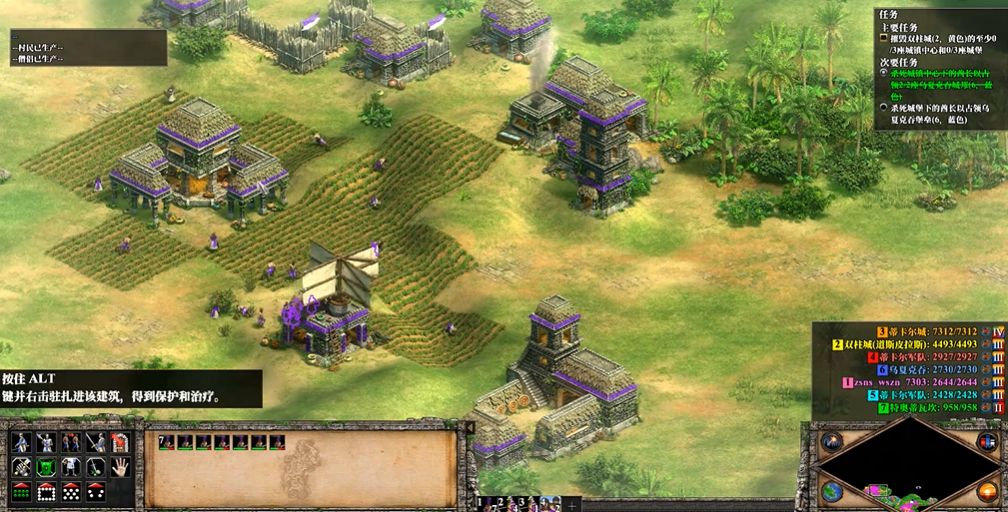Choose the box formation icon

(x=46, y=491)
